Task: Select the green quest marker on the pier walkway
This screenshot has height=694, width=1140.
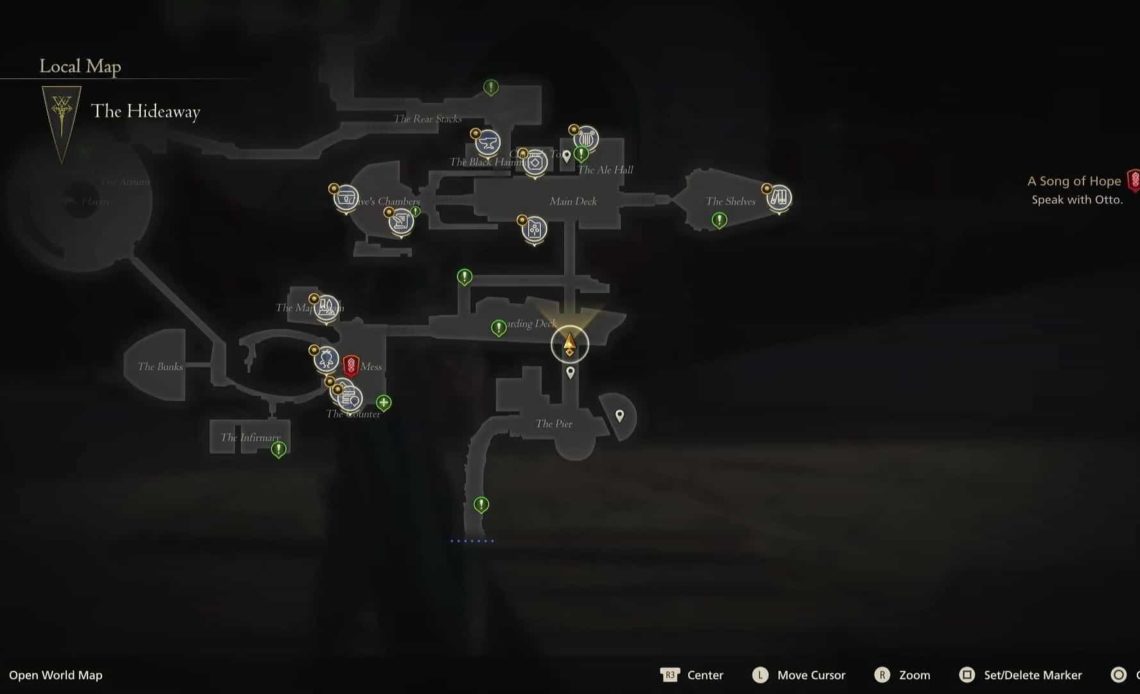Action: 481,504
